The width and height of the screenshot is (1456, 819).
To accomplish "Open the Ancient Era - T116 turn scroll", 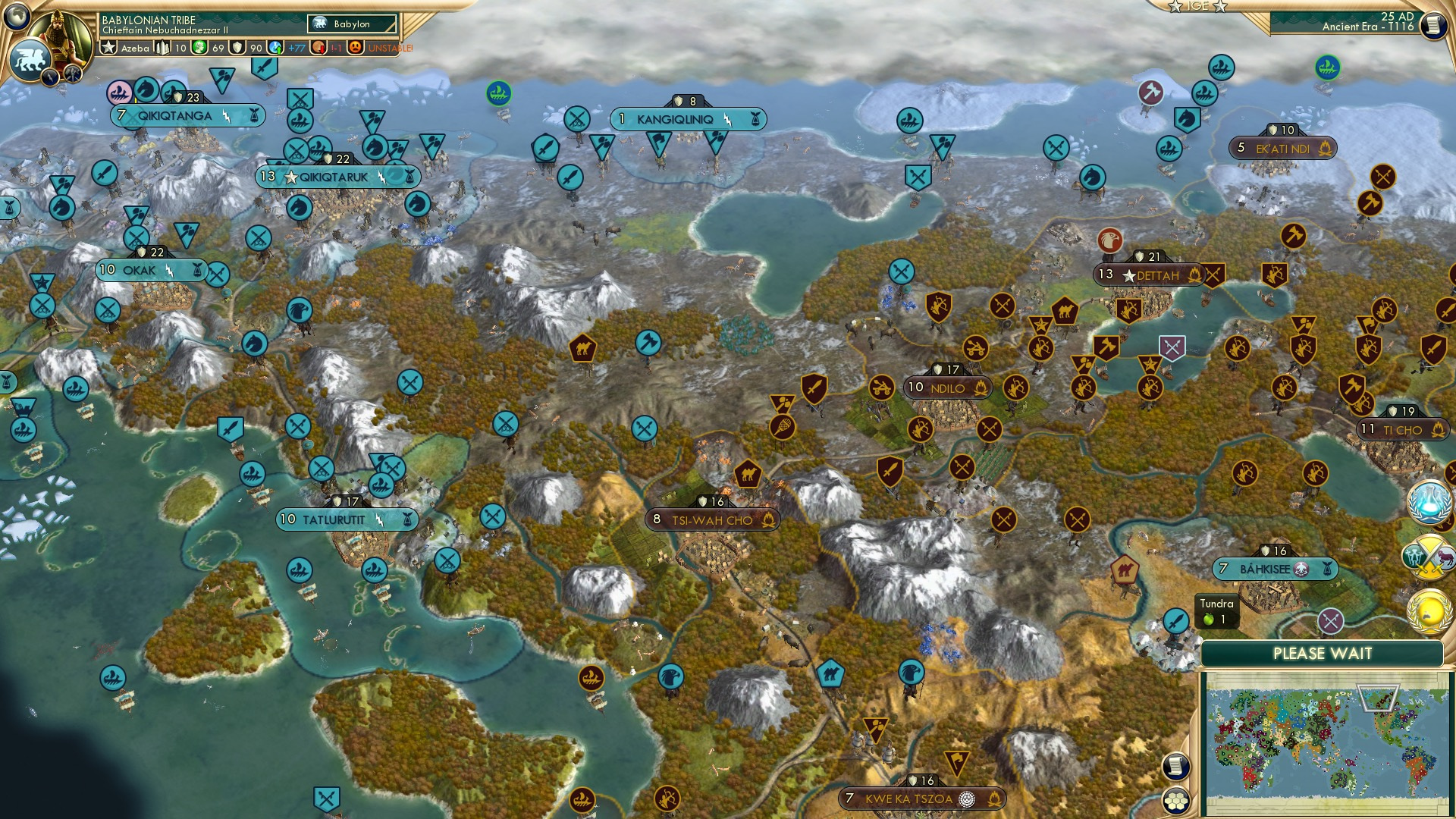I will pyautogui.click(x=1432, y=24).
